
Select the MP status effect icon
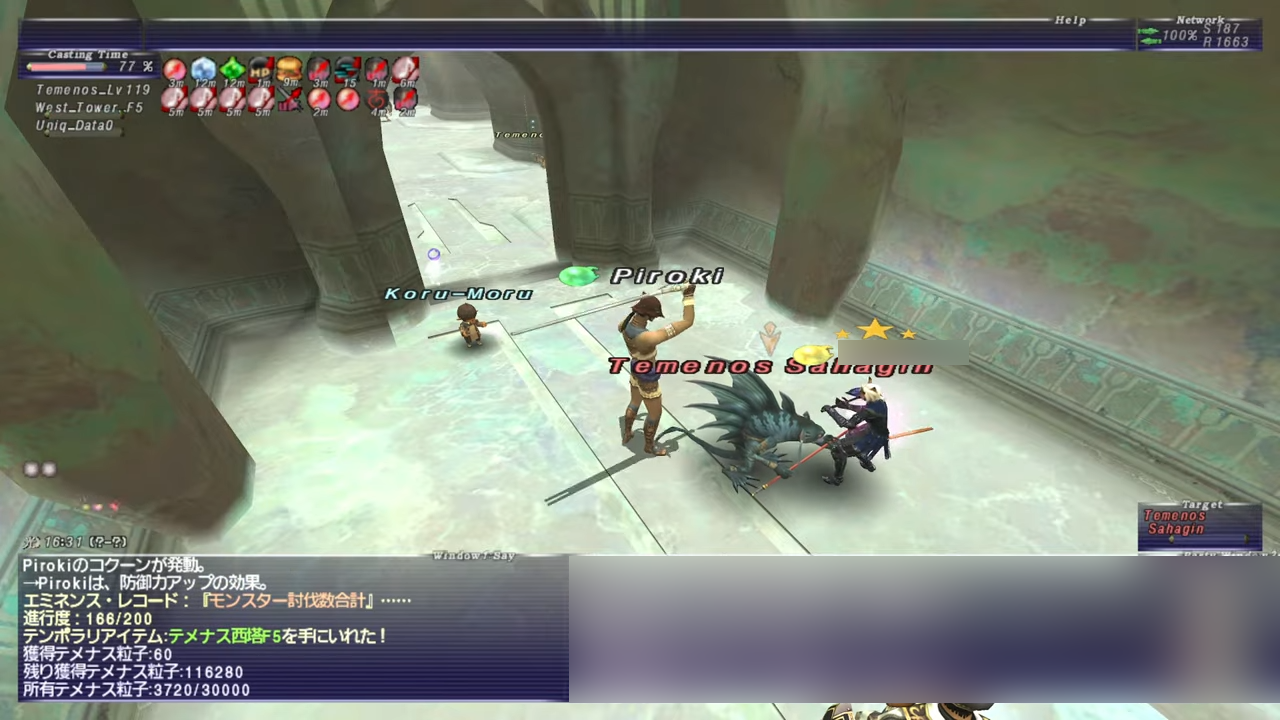click(261, 69)
